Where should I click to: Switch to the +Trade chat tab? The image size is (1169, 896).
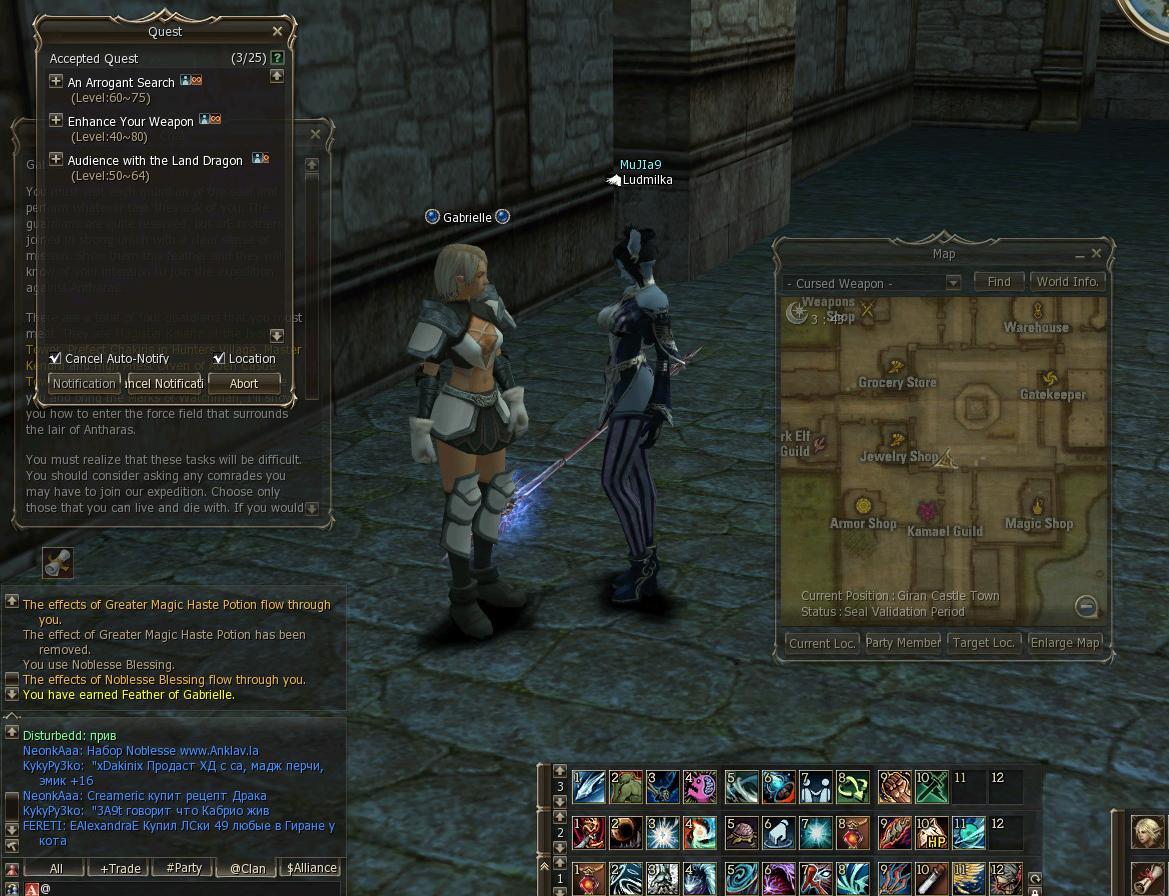pos(120,868)
